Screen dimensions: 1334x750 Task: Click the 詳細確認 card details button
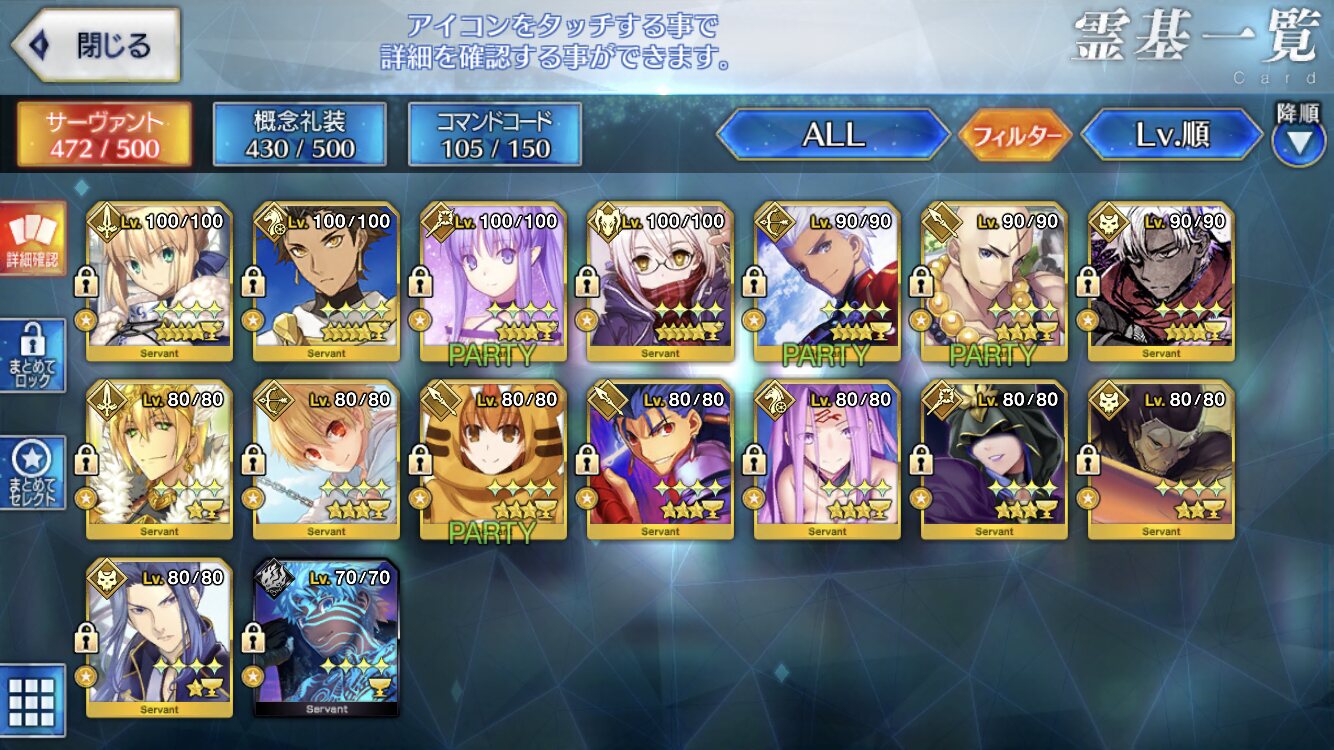click(33, 240)
